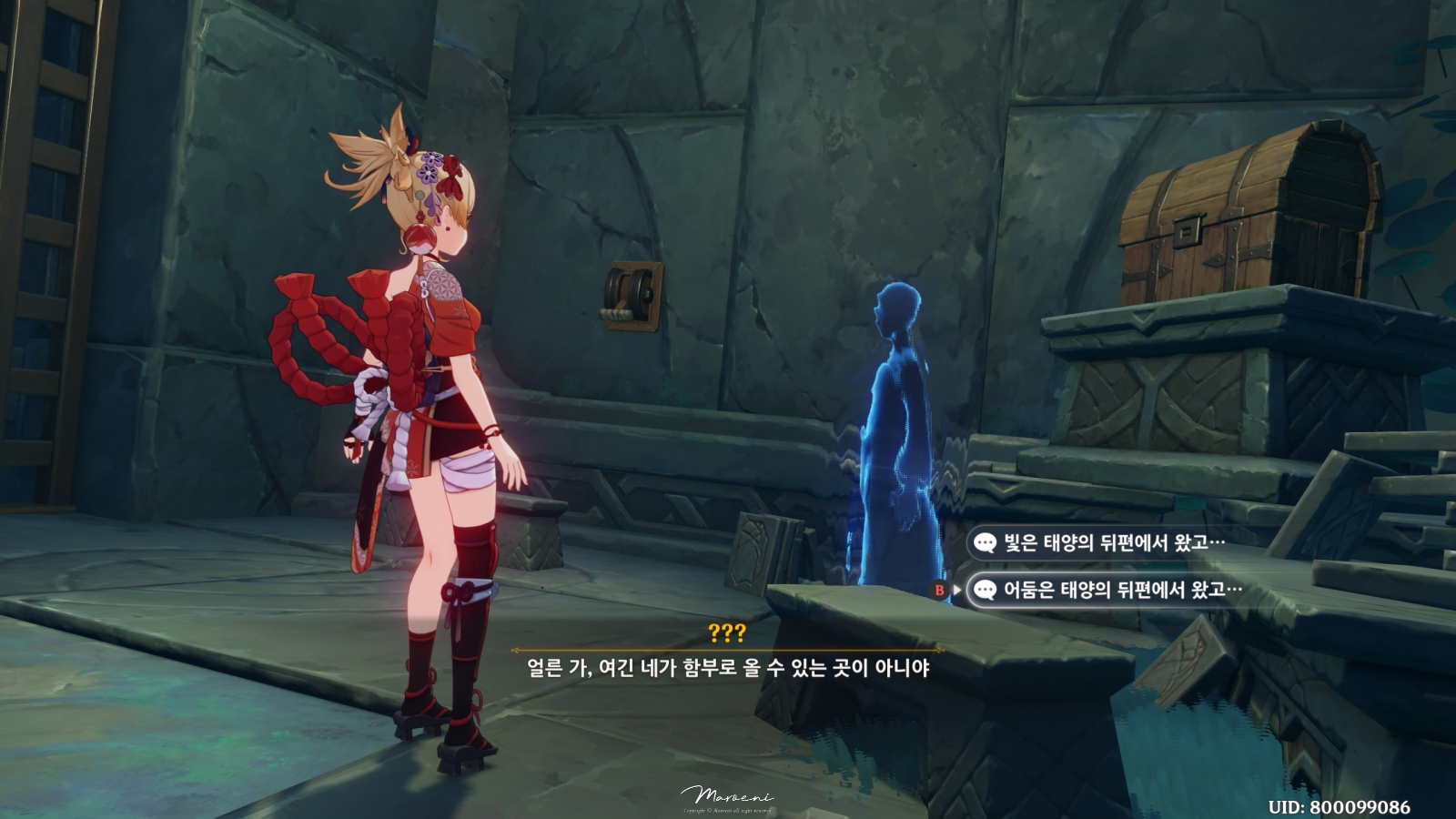Click the speech bubble icon on first dialogue option

coord(985,541)
